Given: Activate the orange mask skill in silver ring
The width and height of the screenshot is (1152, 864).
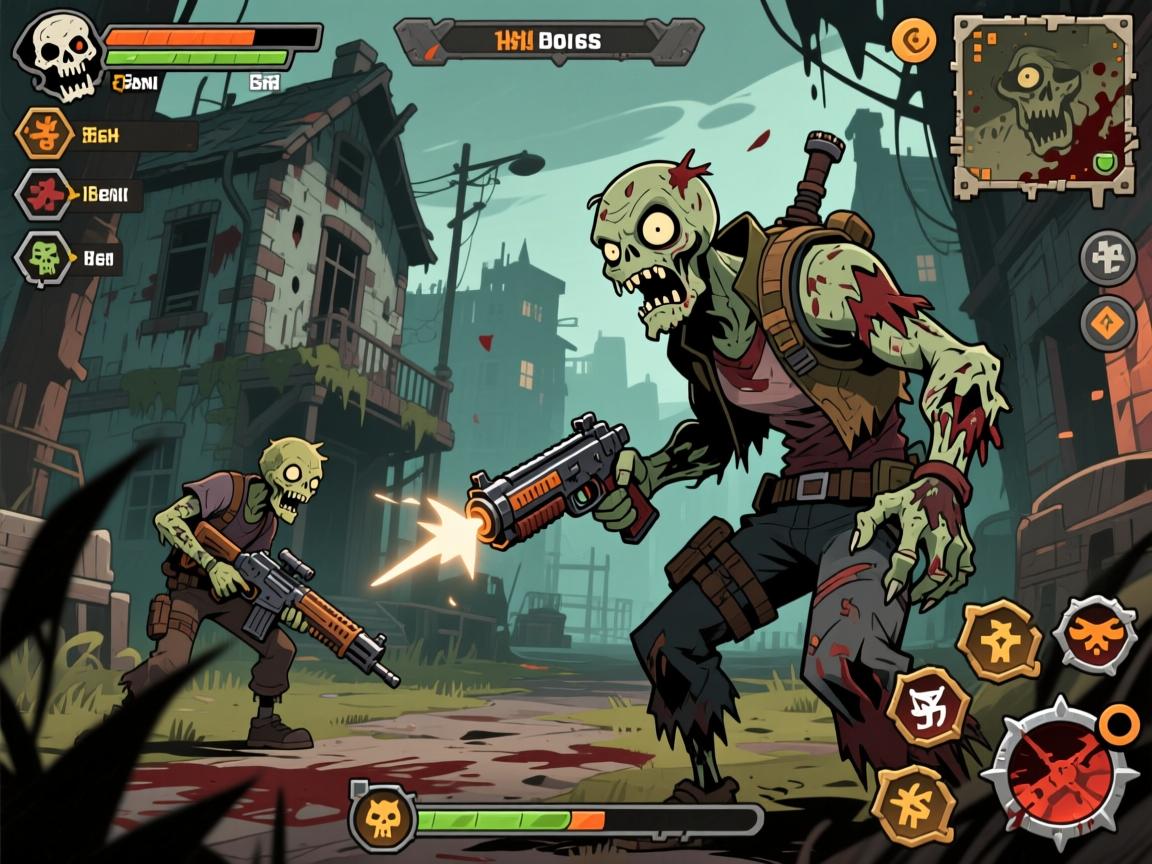Looking at the screenshot, I should coord(1094,633).
